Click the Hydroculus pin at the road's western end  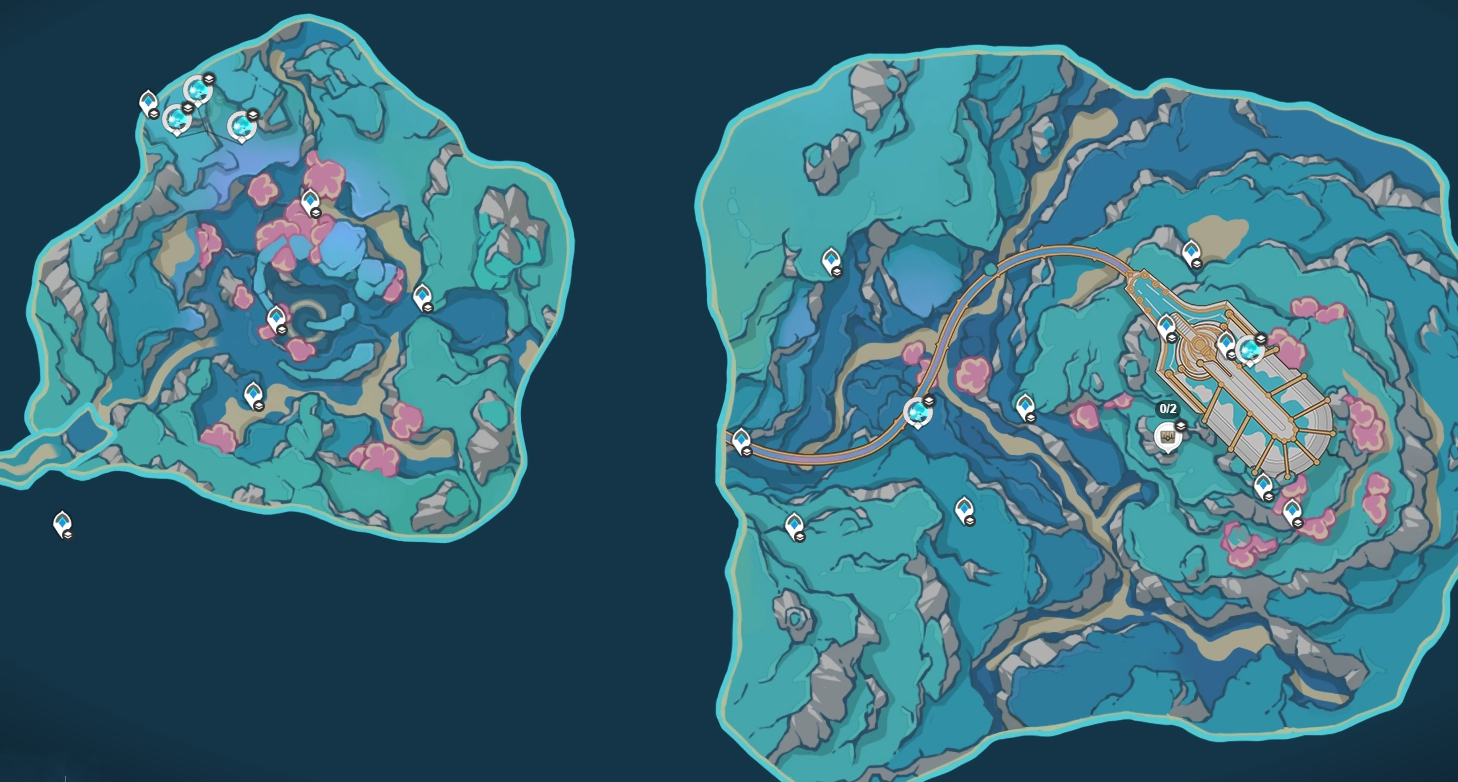coord(741,438)
